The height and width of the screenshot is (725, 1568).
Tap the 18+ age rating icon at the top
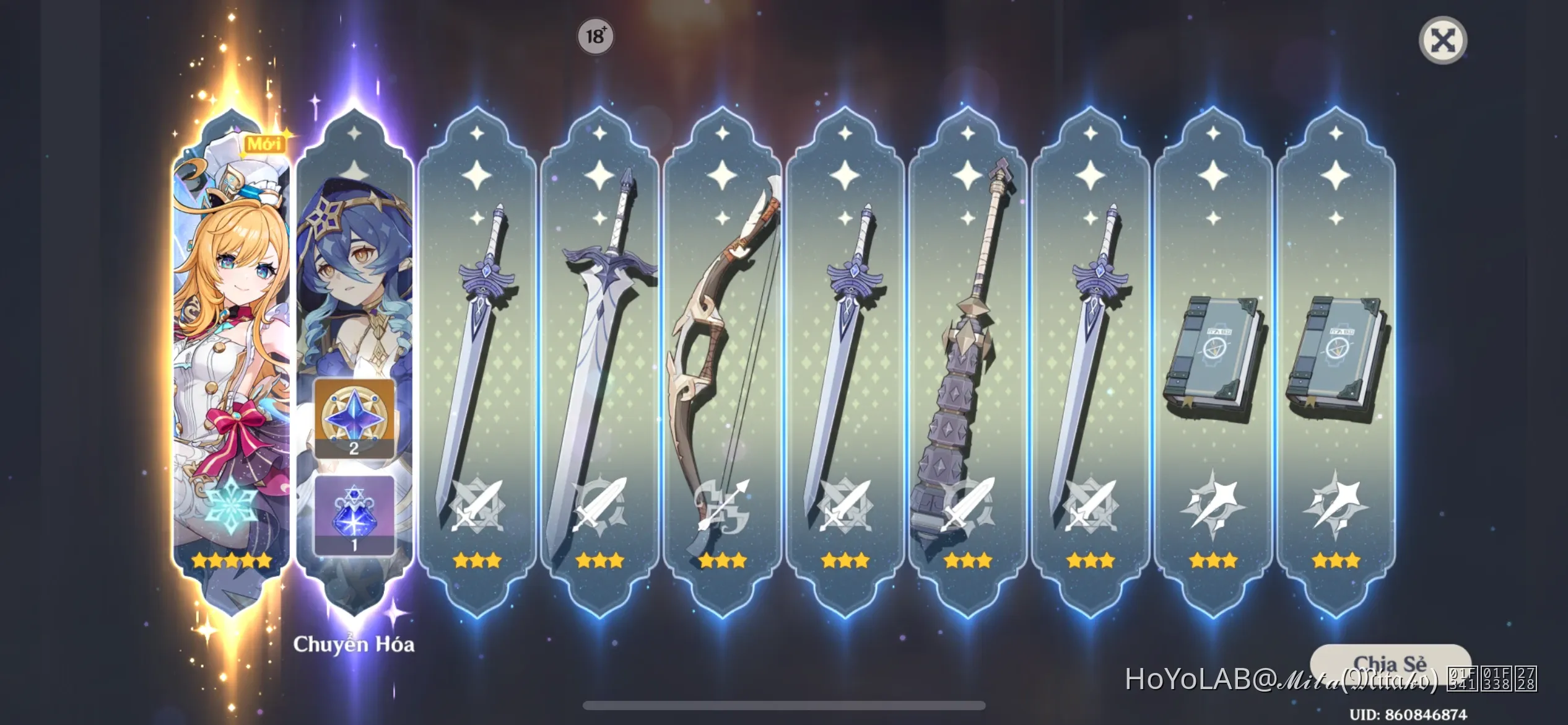595,37
